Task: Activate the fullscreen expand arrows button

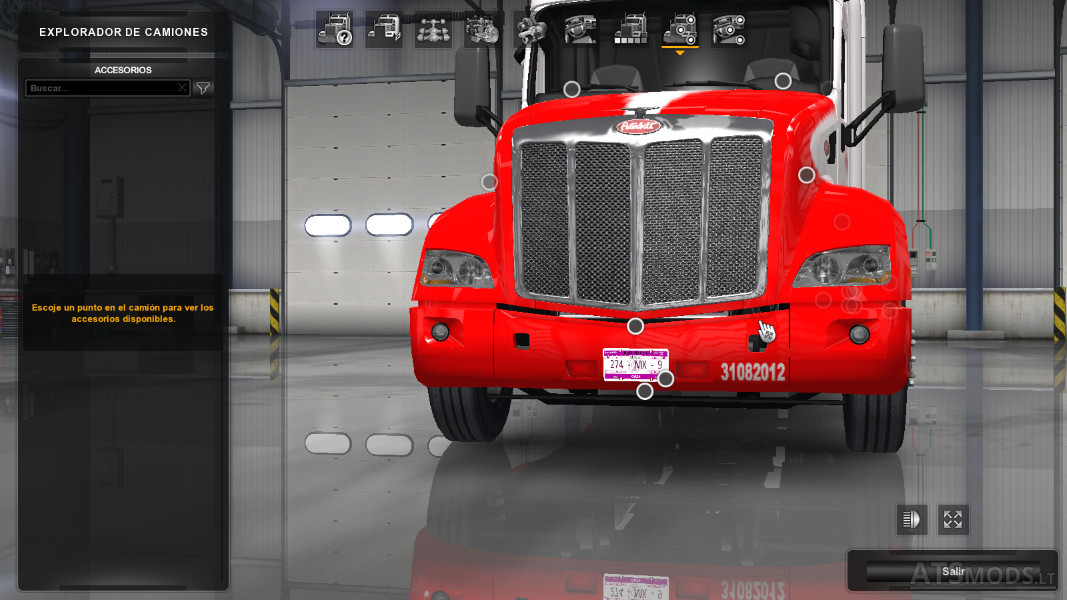Action: [x=953, y=519]
